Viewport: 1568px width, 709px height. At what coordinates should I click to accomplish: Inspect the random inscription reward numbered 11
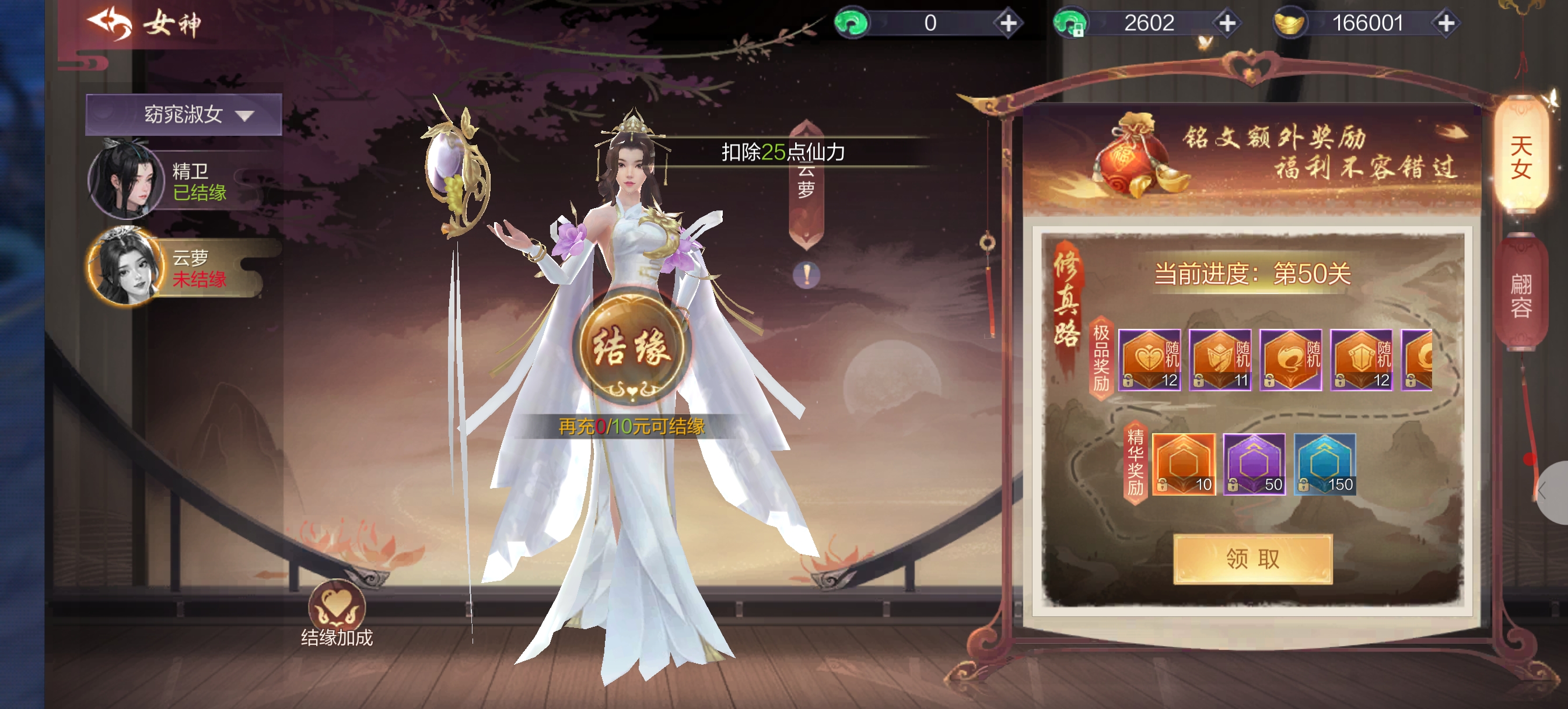pos(1220,360)
